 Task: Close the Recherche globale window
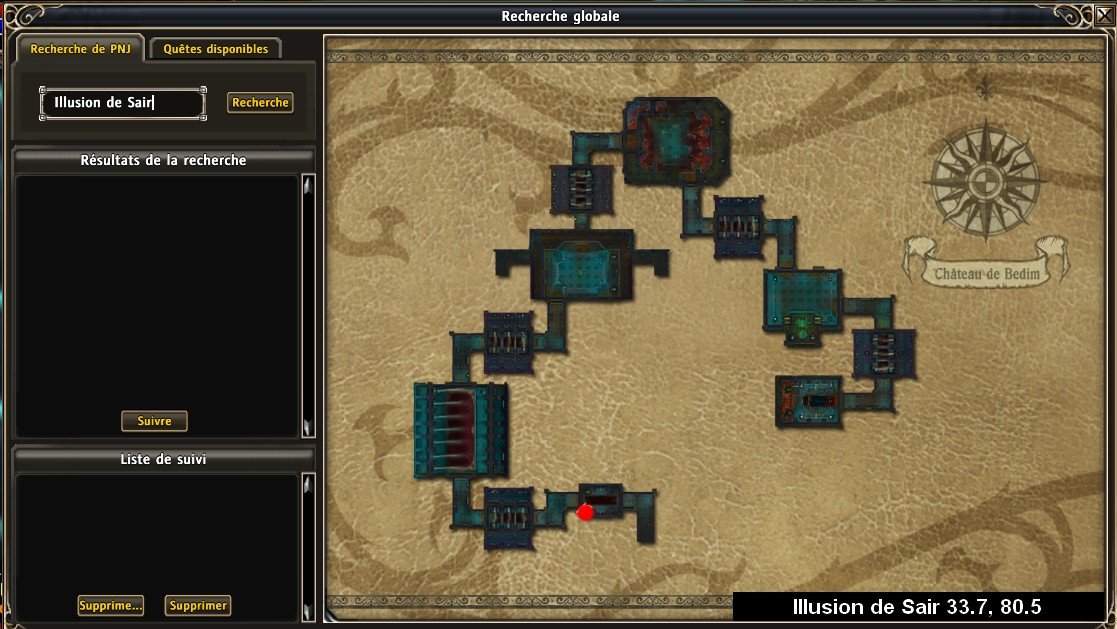point(1103,14)
